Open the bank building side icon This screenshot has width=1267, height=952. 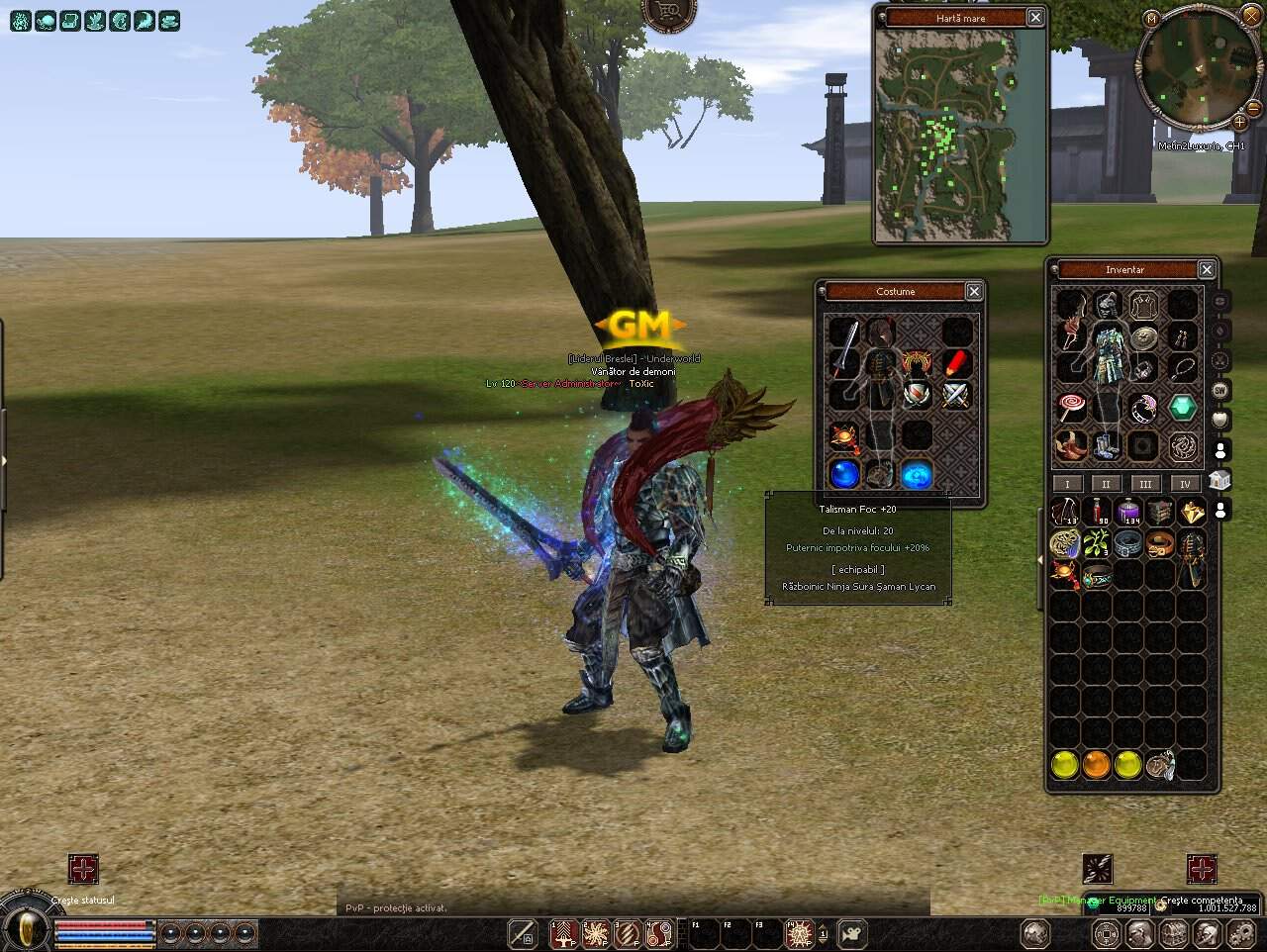[x=1219, y=480]
